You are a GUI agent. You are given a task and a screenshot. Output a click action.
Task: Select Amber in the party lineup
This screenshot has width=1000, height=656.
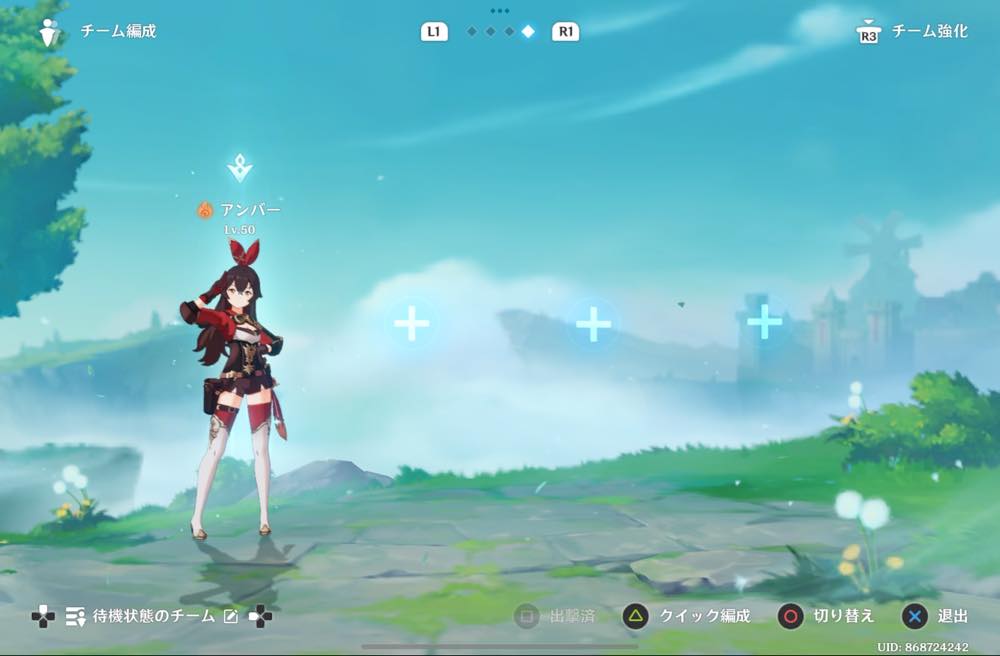point(239,390)
